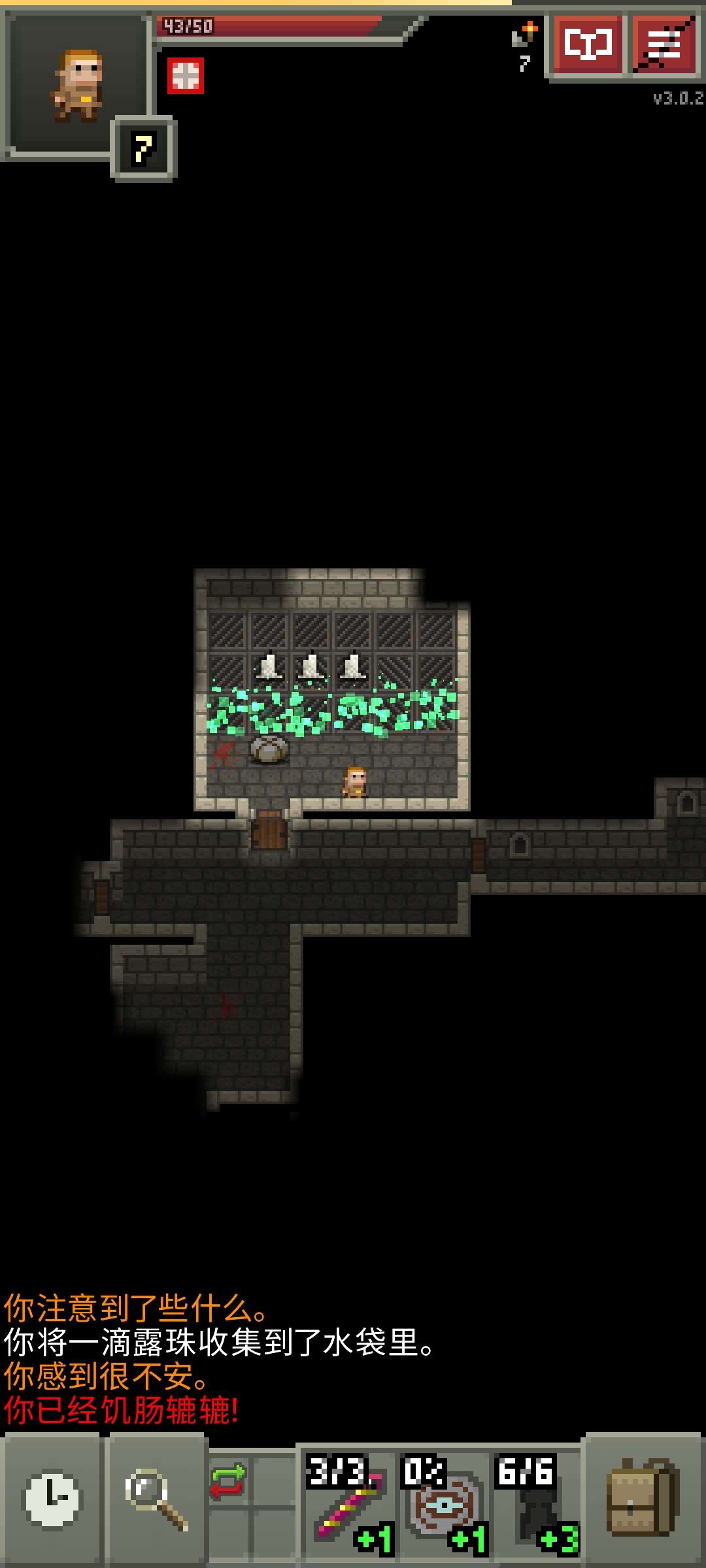Tap the red cross buff icon
The height and width of the screenshot is (1568, 706).
(186, 76)
